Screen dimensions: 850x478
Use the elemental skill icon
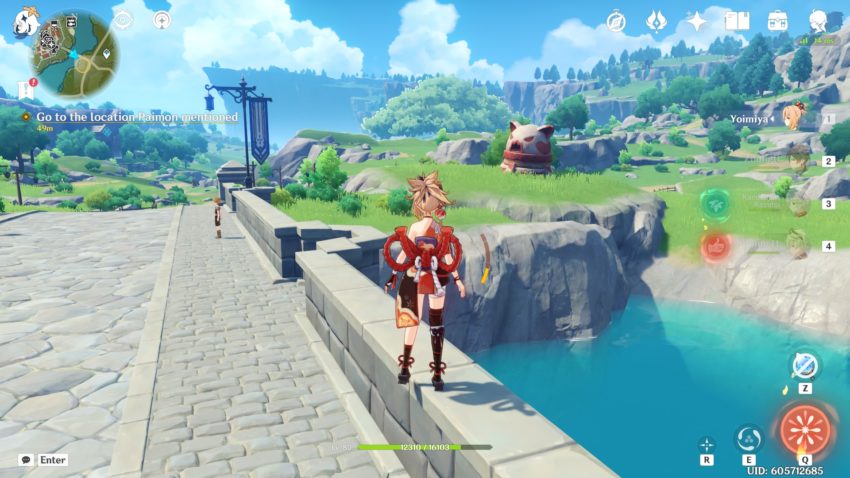click(x=747, y=438)
